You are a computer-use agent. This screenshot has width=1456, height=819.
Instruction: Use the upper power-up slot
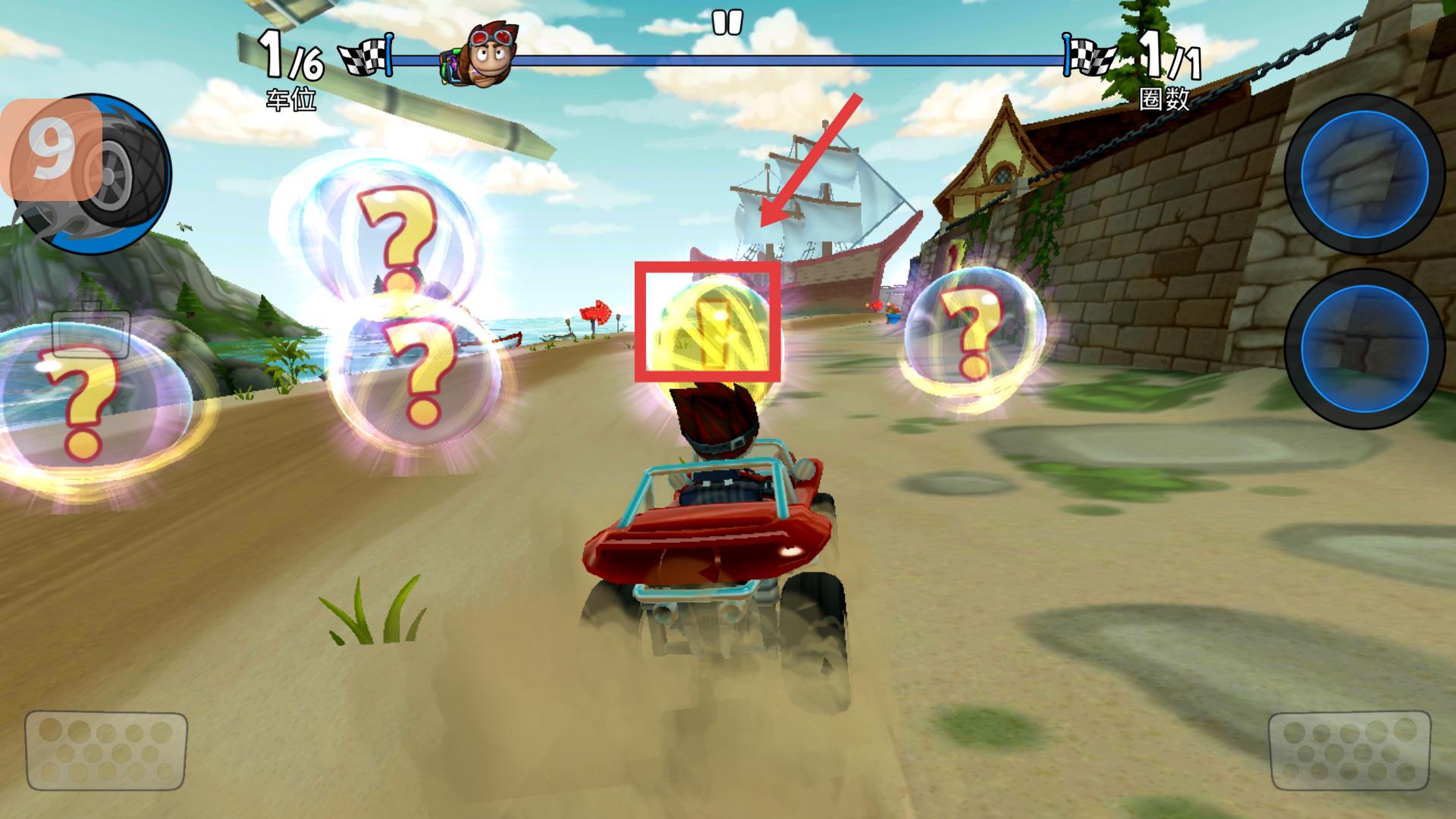tap(1363, 174)
